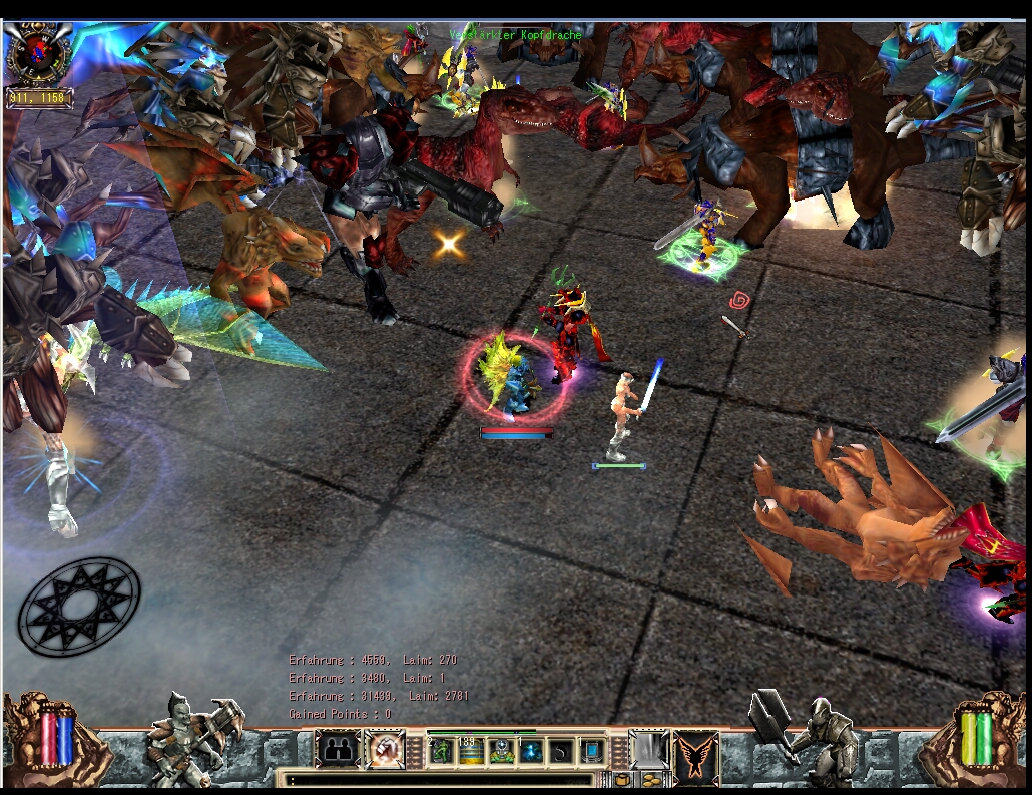Select the dark crescent hotbar slot
The width and height of the screenshot is (1032, 795).
[562, 751]
